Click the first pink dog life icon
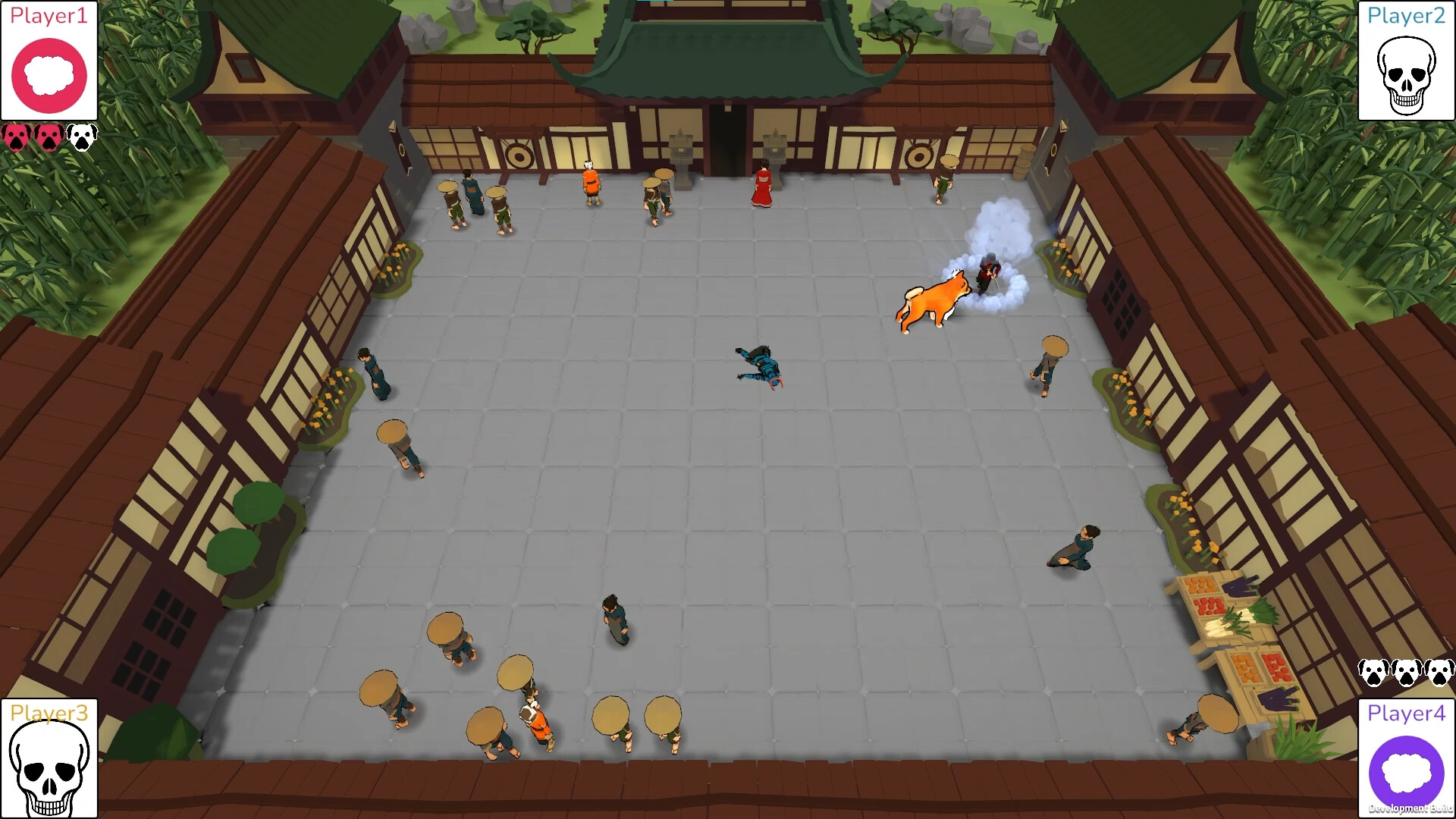Screen dimensions: 1456x819 click(15, 136)
